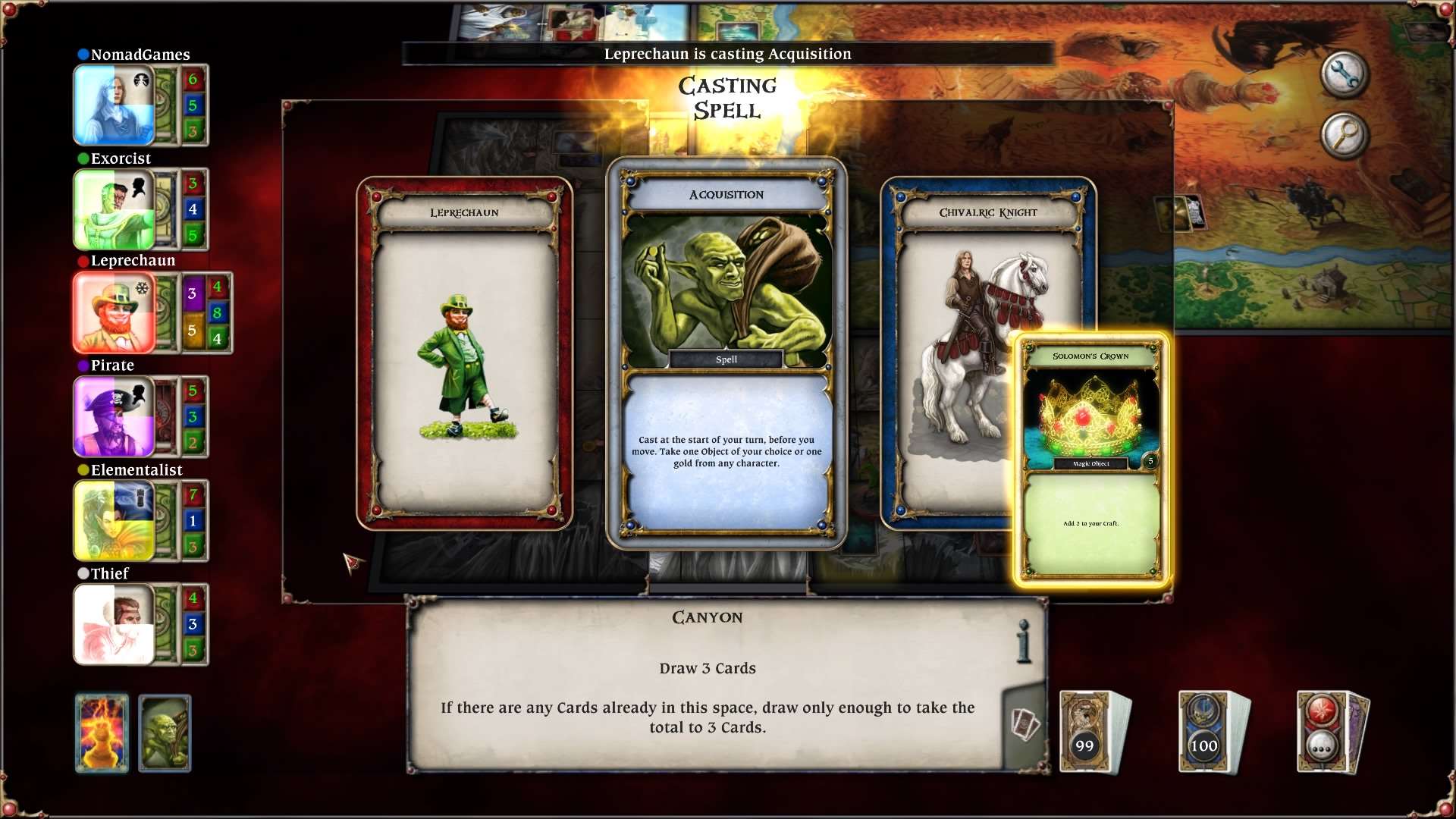This screenshot has height=819, width=1456.
Task: Click the silhouette icon on NomadGames portrait
Action: tap(141, 78)
